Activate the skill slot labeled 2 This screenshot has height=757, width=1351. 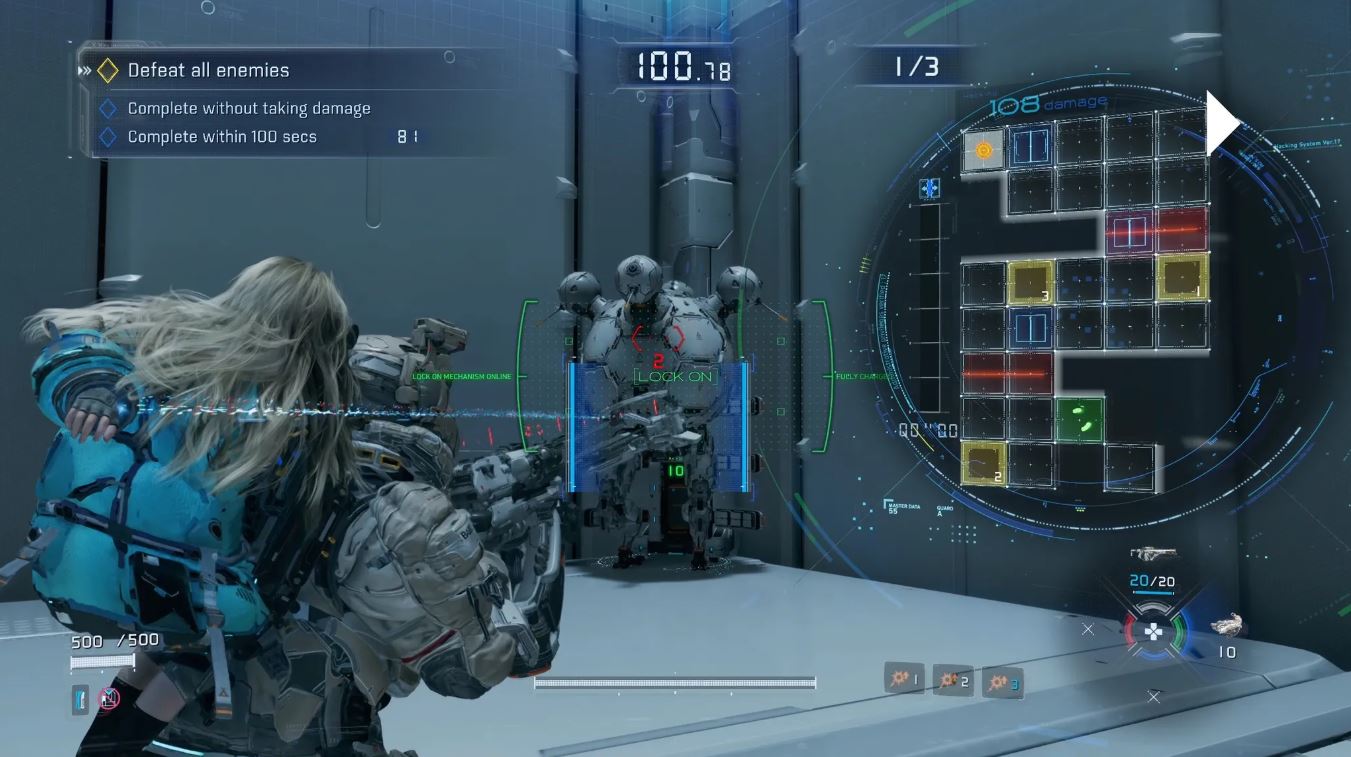pos(952,681)
